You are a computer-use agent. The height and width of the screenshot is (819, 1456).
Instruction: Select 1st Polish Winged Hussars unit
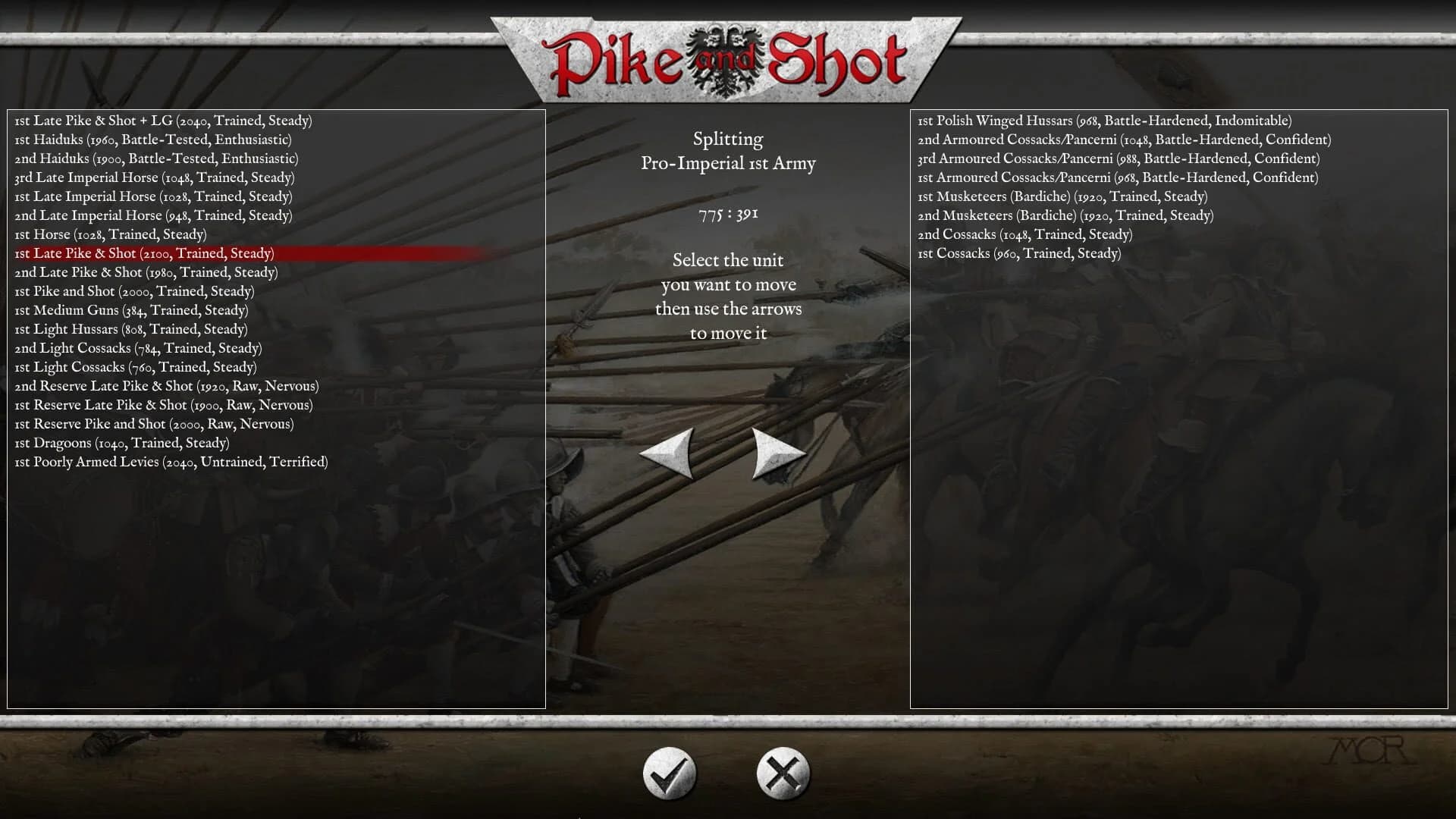[x=1103, y=120]
